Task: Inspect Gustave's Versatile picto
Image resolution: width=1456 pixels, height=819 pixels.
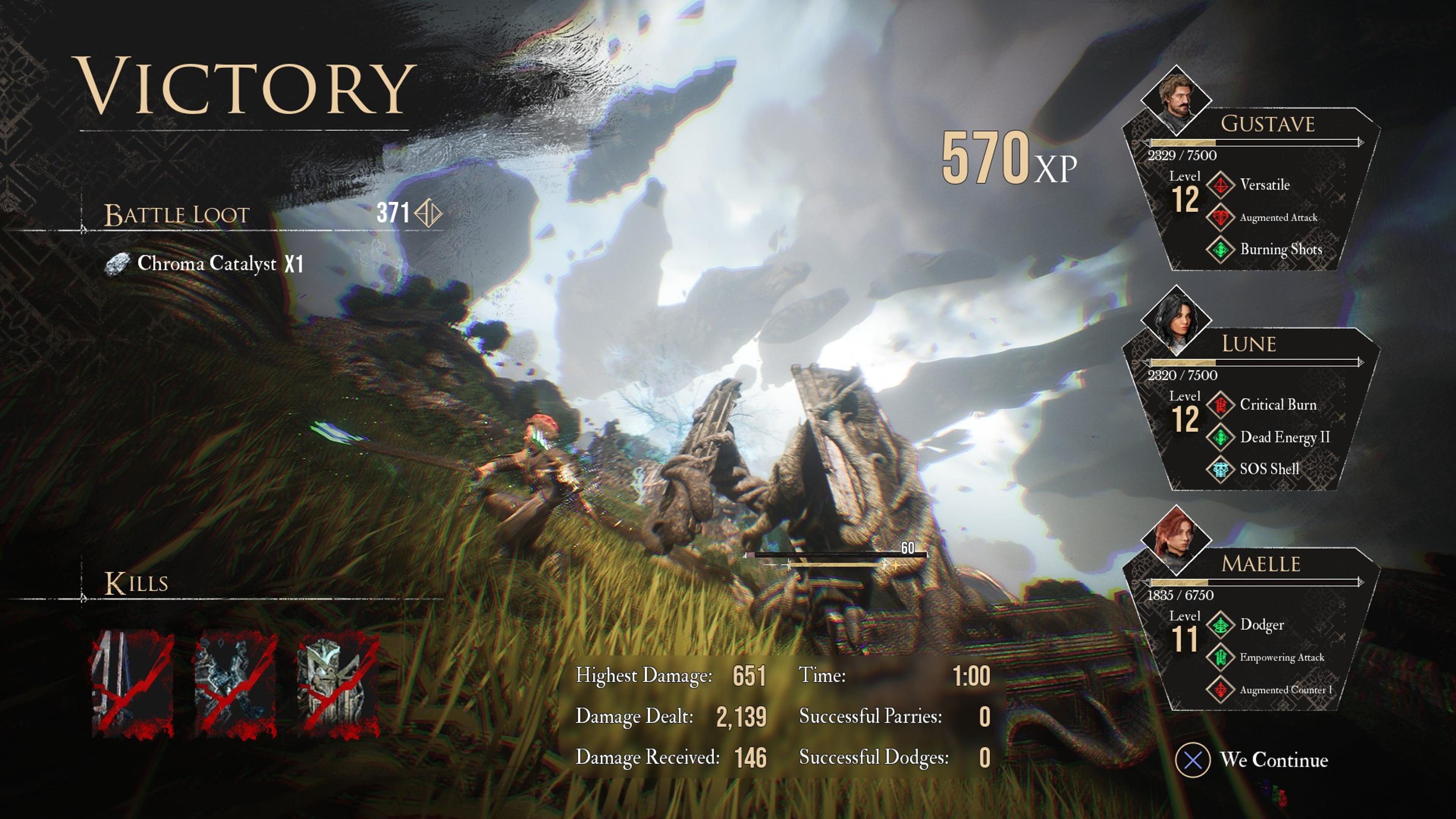Action: tap(1265, 185)
